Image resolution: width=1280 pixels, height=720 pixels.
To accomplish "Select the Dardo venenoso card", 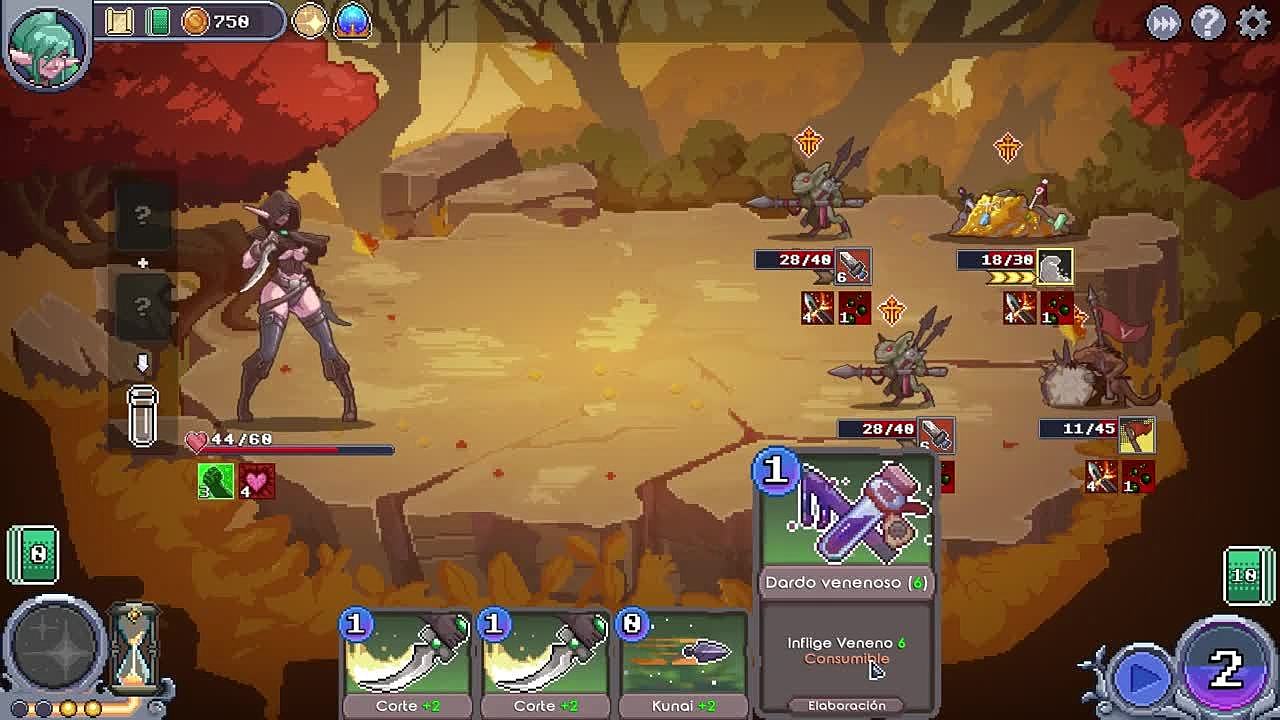I will click(x=846, y=580).
